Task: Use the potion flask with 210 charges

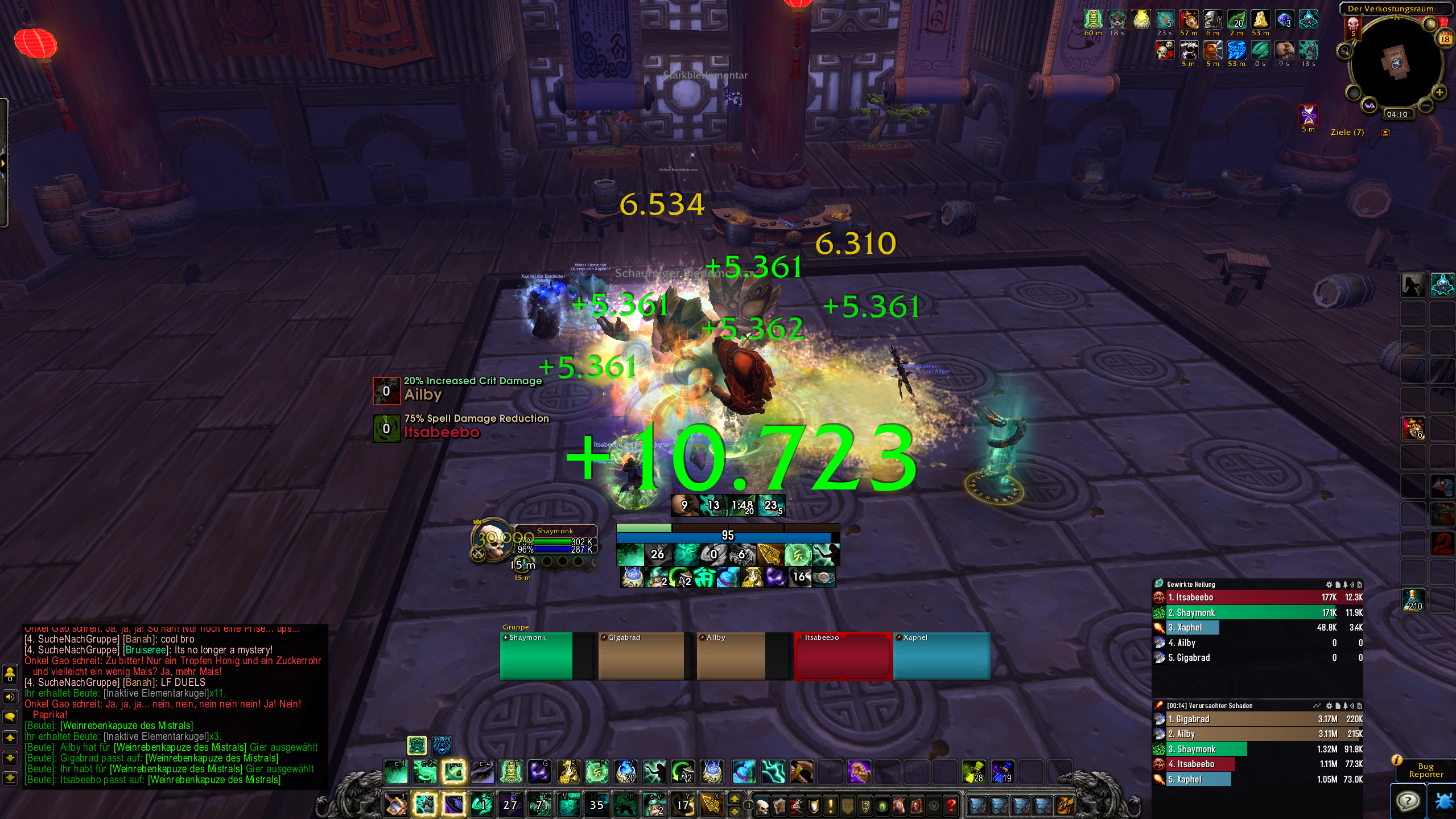Action: pyautogui.click(x=1413, y=600)
